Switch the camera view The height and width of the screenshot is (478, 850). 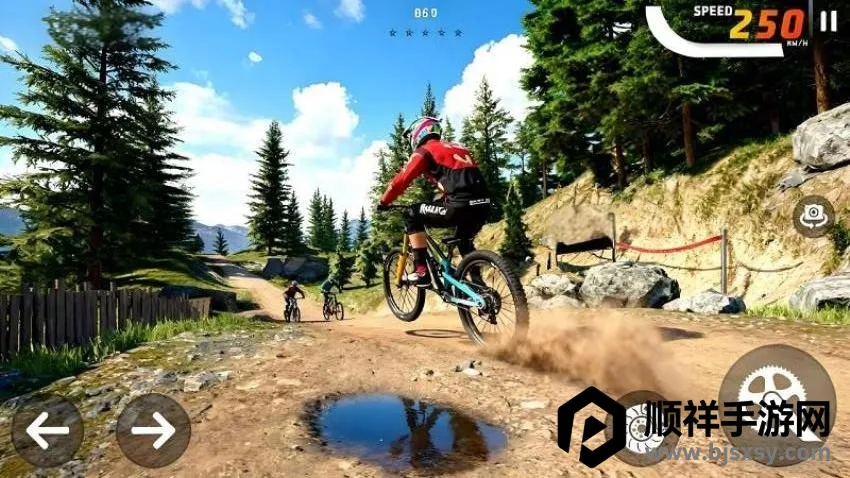pyautogui.click(x=813, y=216)
